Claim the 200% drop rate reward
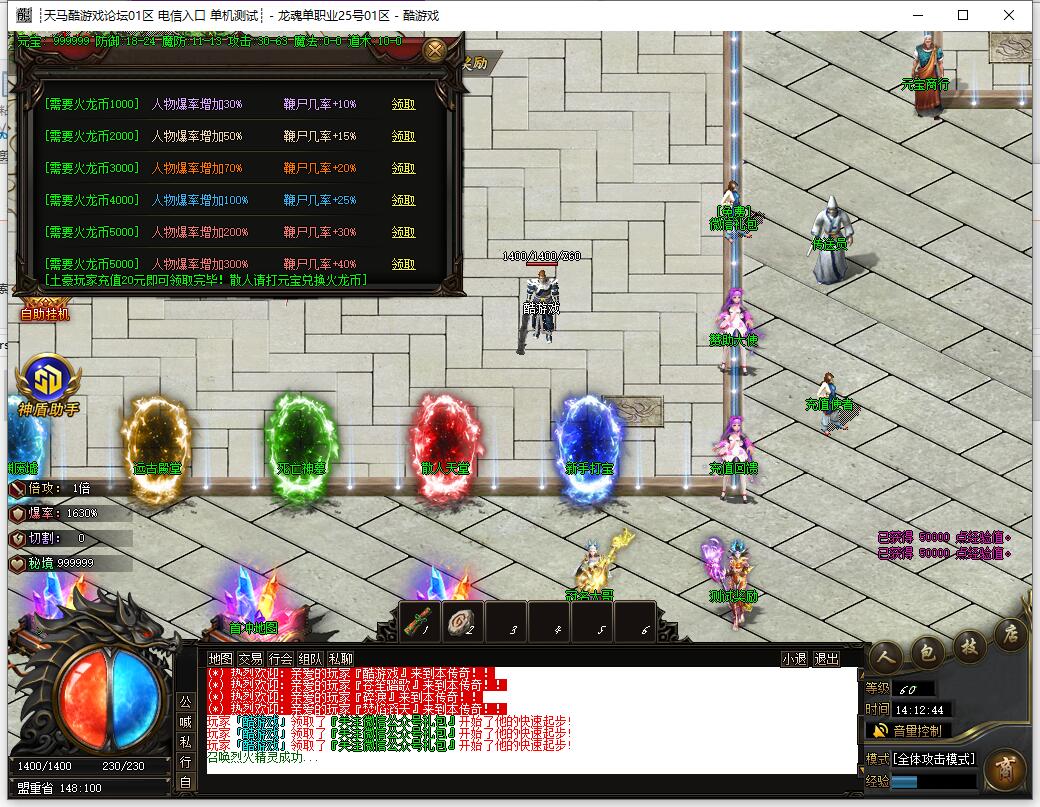 coord(403,232)
